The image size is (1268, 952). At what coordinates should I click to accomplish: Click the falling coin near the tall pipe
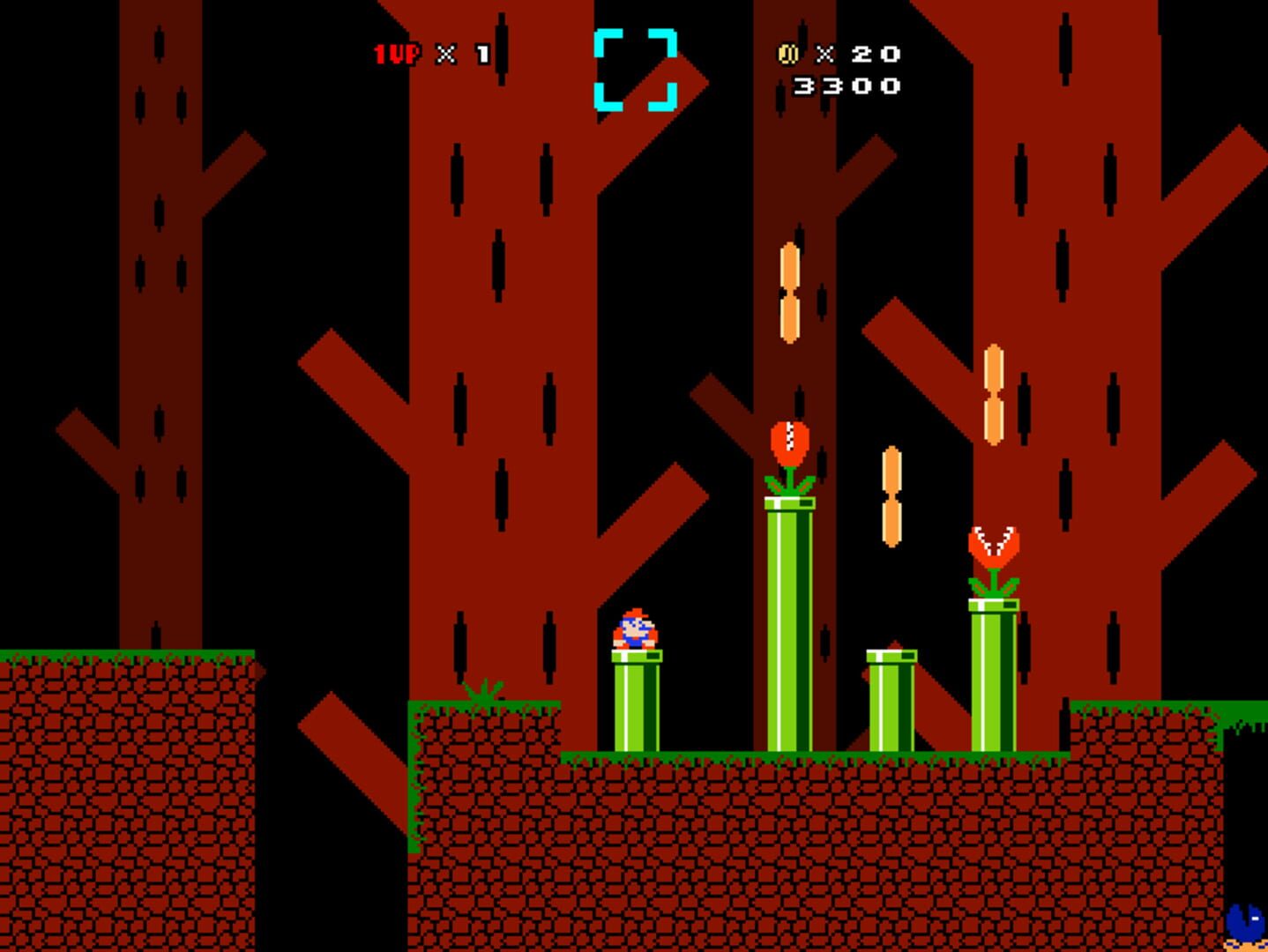(x=790, y=291)
